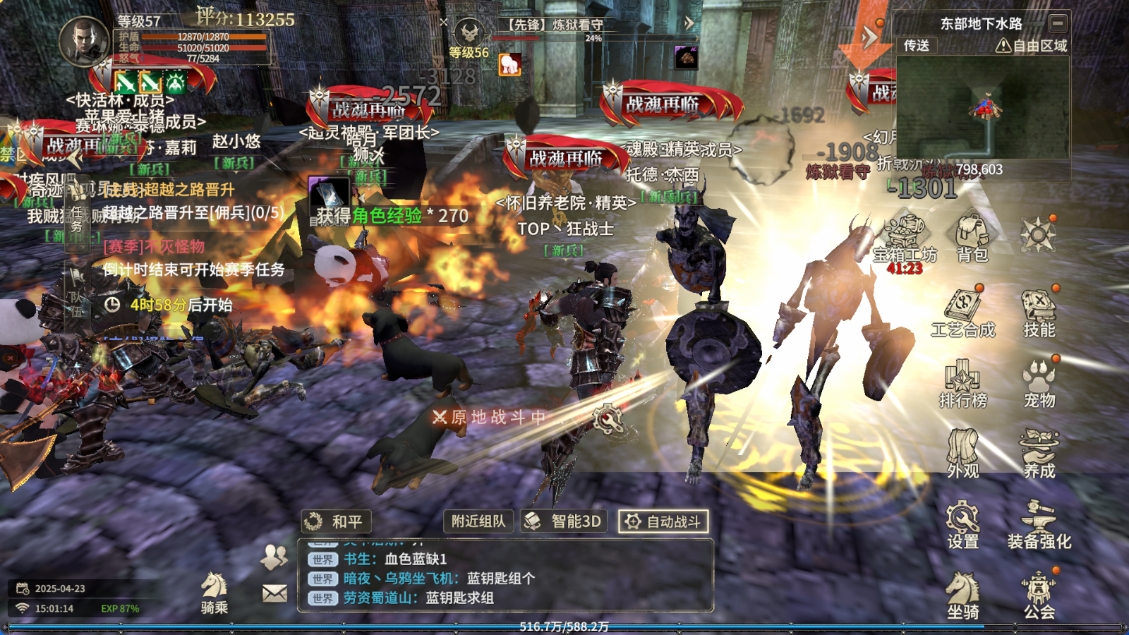Screen dimensions: 1129x635
Task: Open the 背包 backpack
Action: (972, 237)
